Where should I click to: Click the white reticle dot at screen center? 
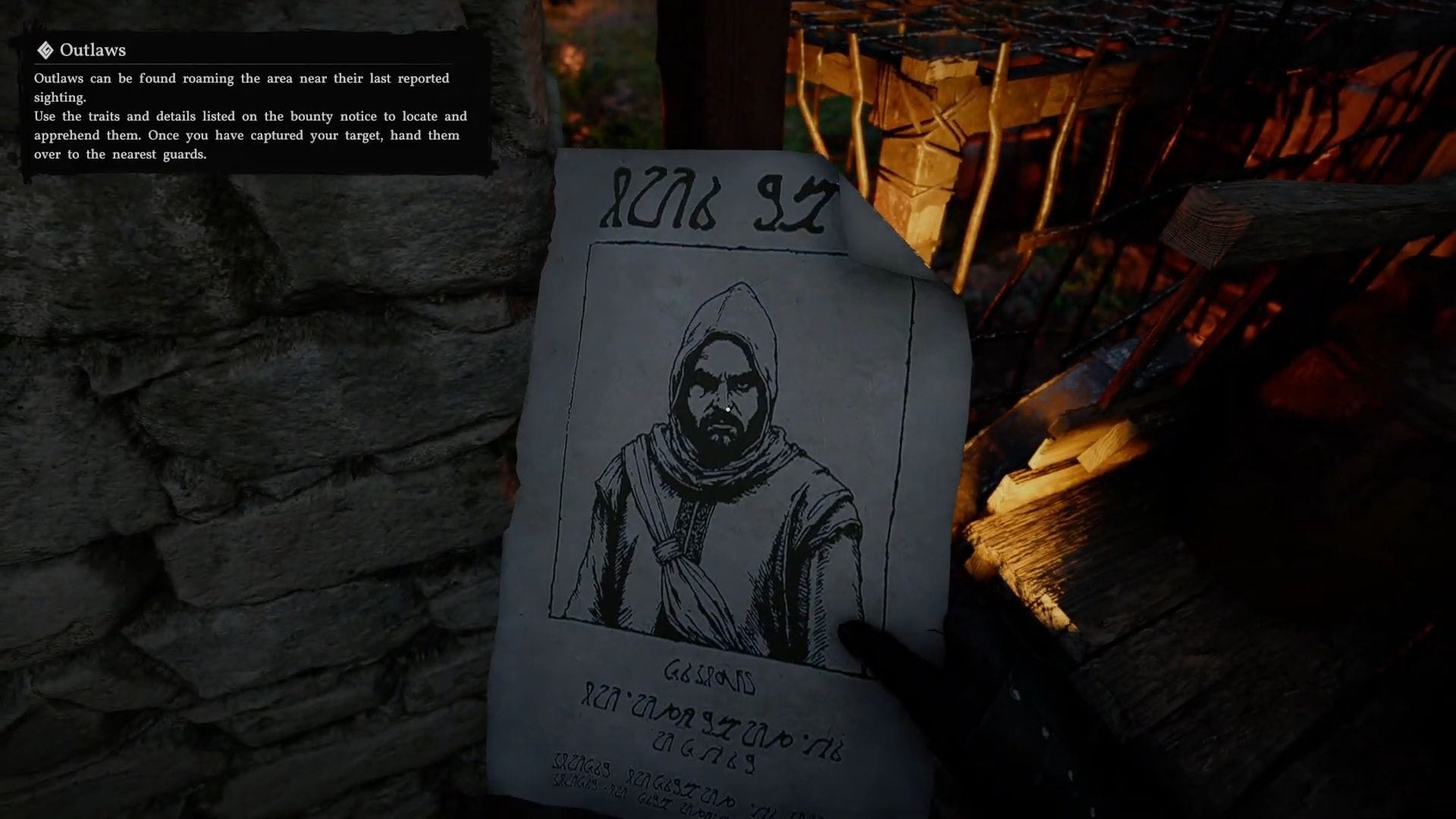[x=726, y=408]
